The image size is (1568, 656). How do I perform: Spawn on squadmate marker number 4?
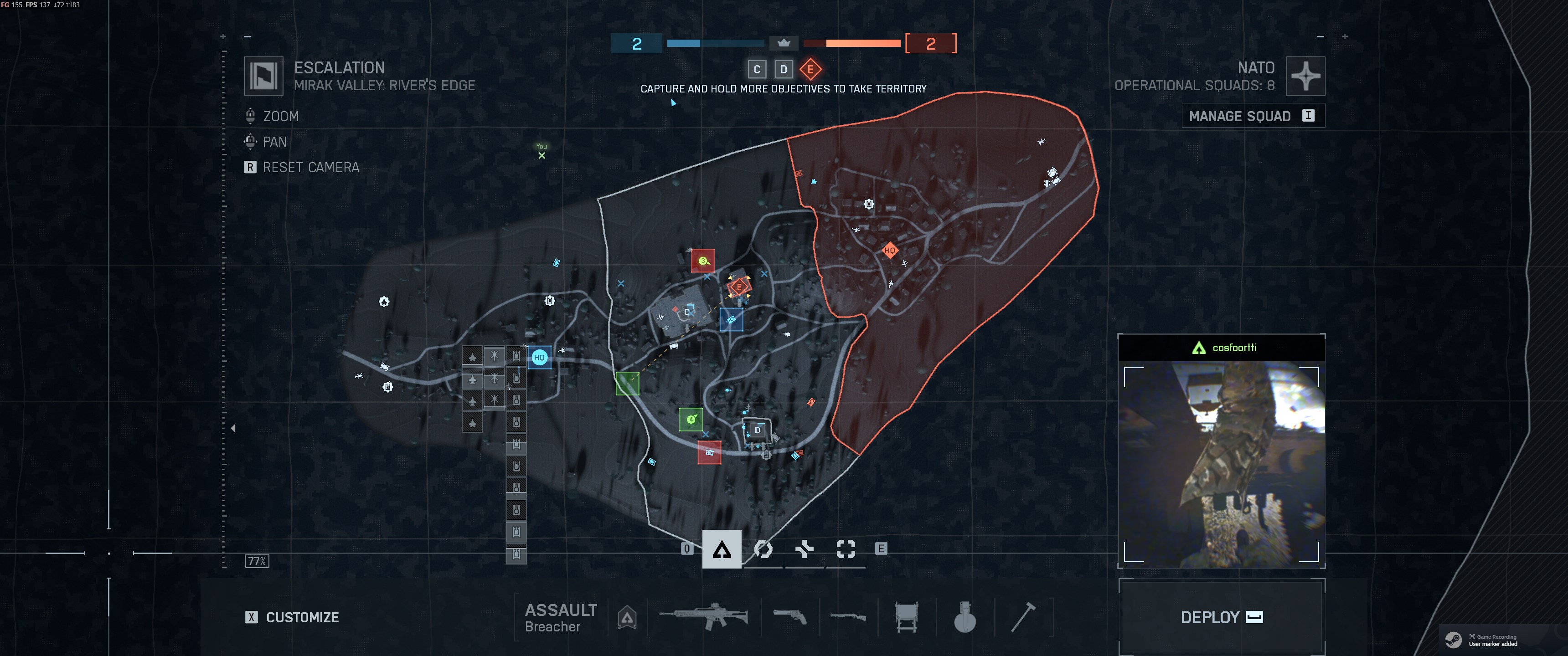(x=691, y=419)
